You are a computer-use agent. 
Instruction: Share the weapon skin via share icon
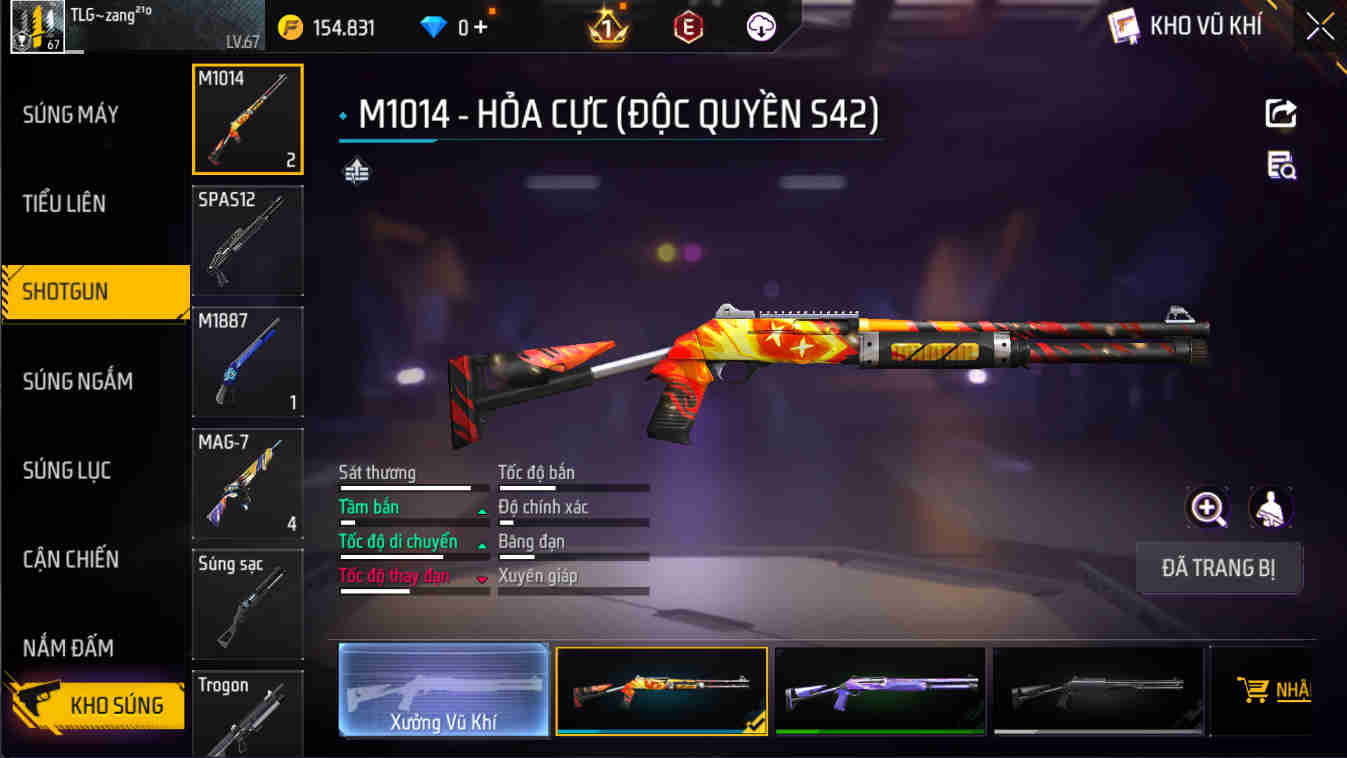tap(1281, 114)
